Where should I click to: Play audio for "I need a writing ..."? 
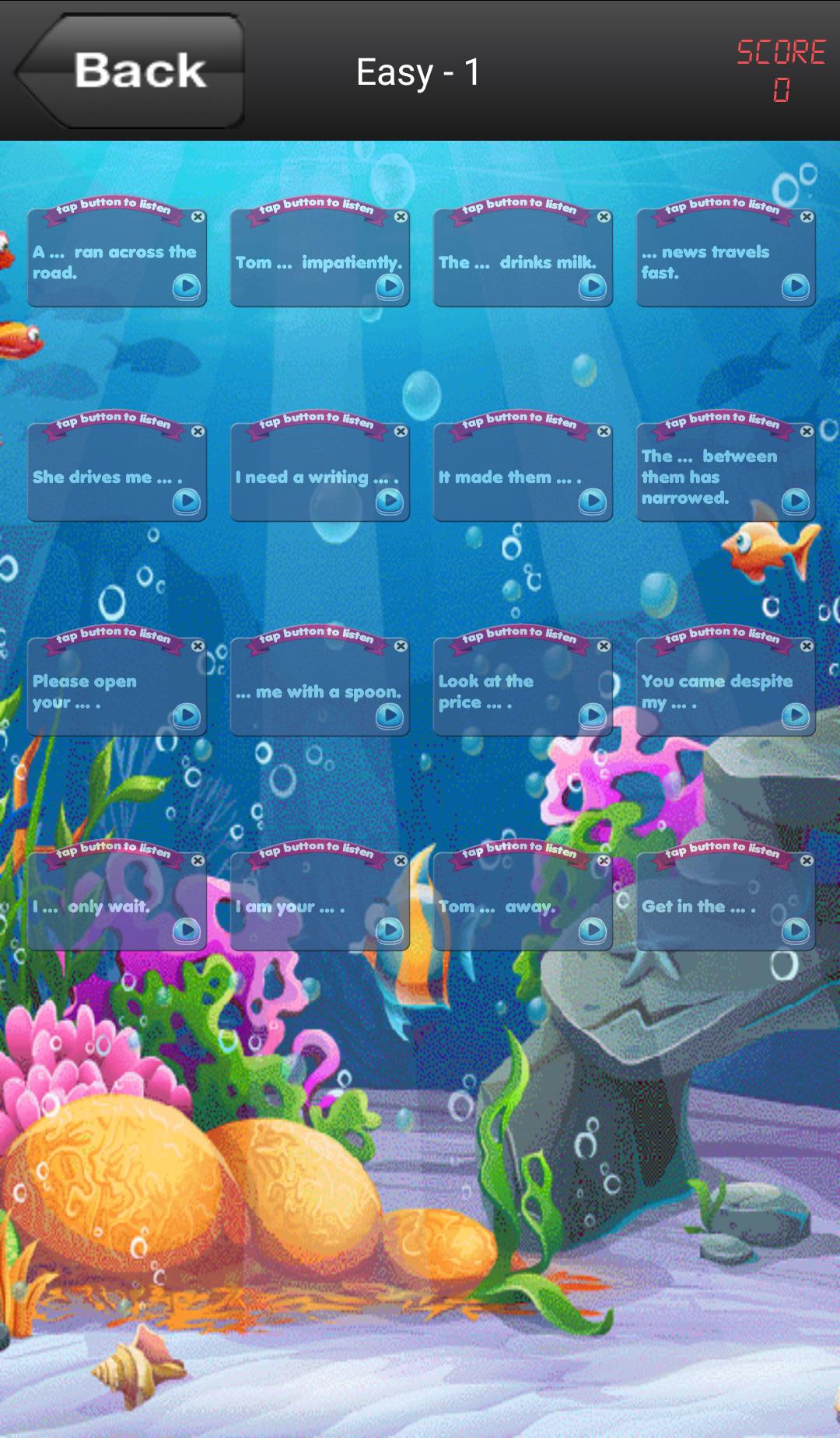point(390,502)
